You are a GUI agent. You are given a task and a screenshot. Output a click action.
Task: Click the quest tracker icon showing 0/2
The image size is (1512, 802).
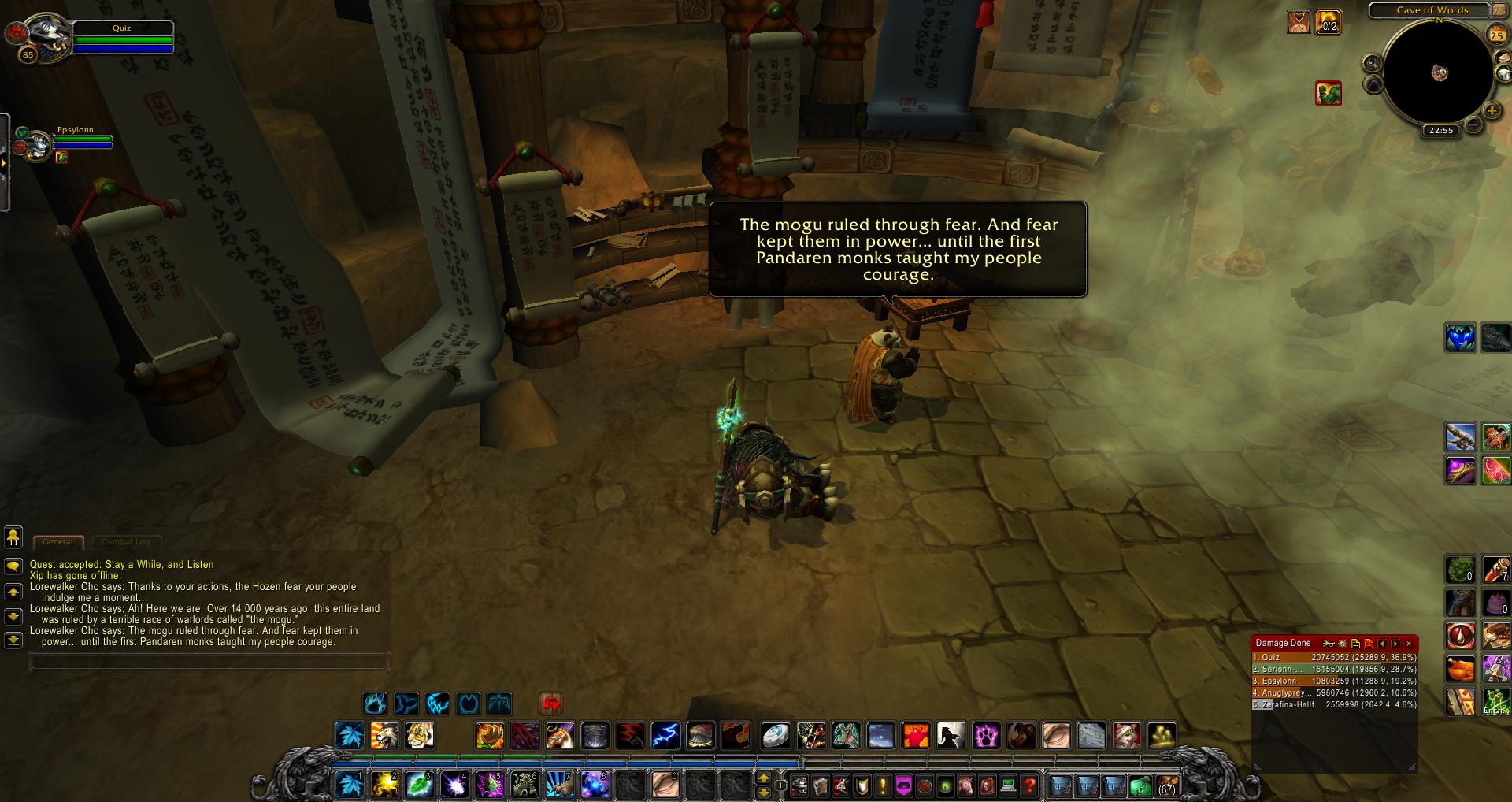coord(1329,21)
